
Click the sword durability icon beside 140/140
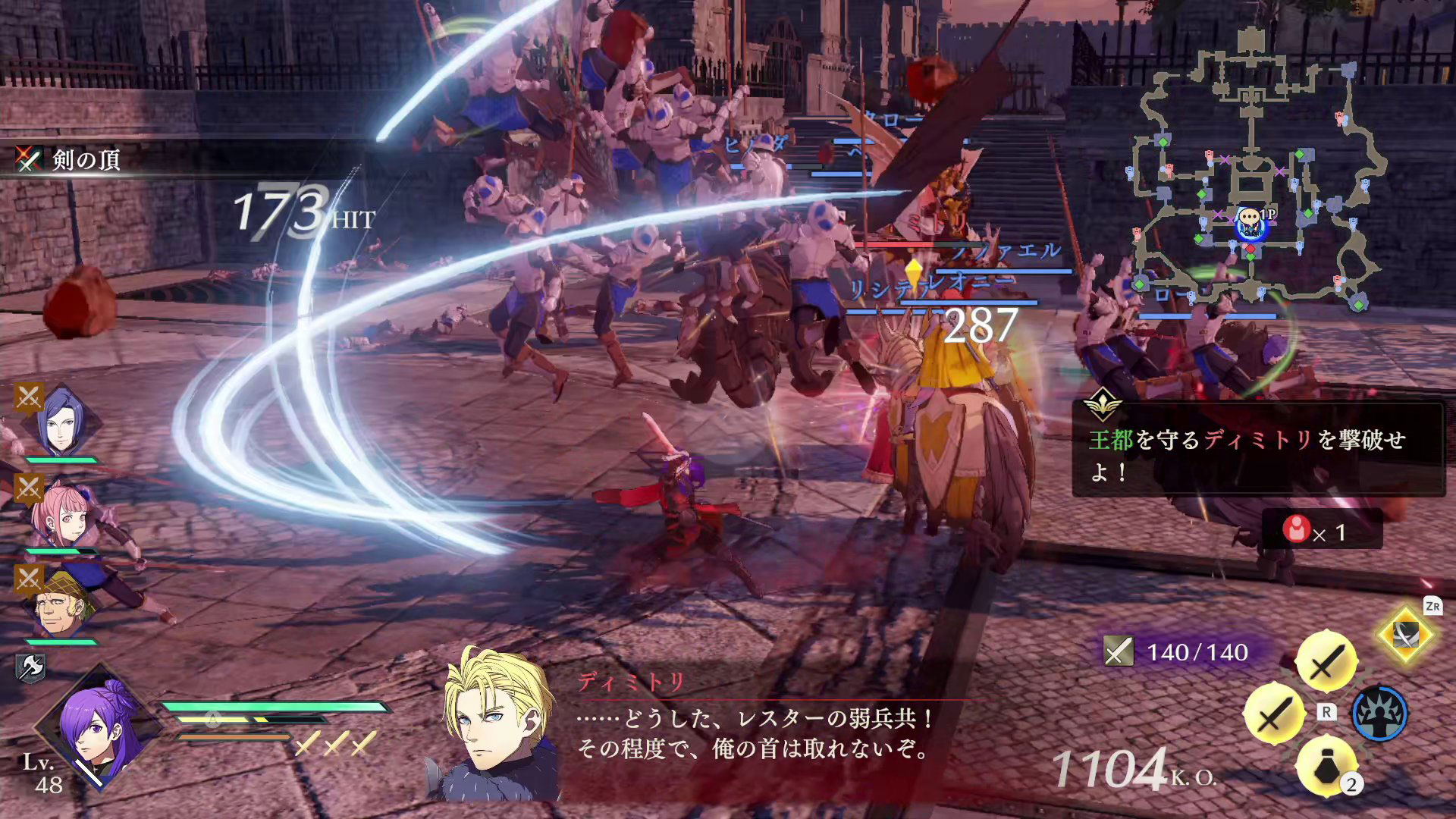pyautogui.click(x=1118, y=651)
